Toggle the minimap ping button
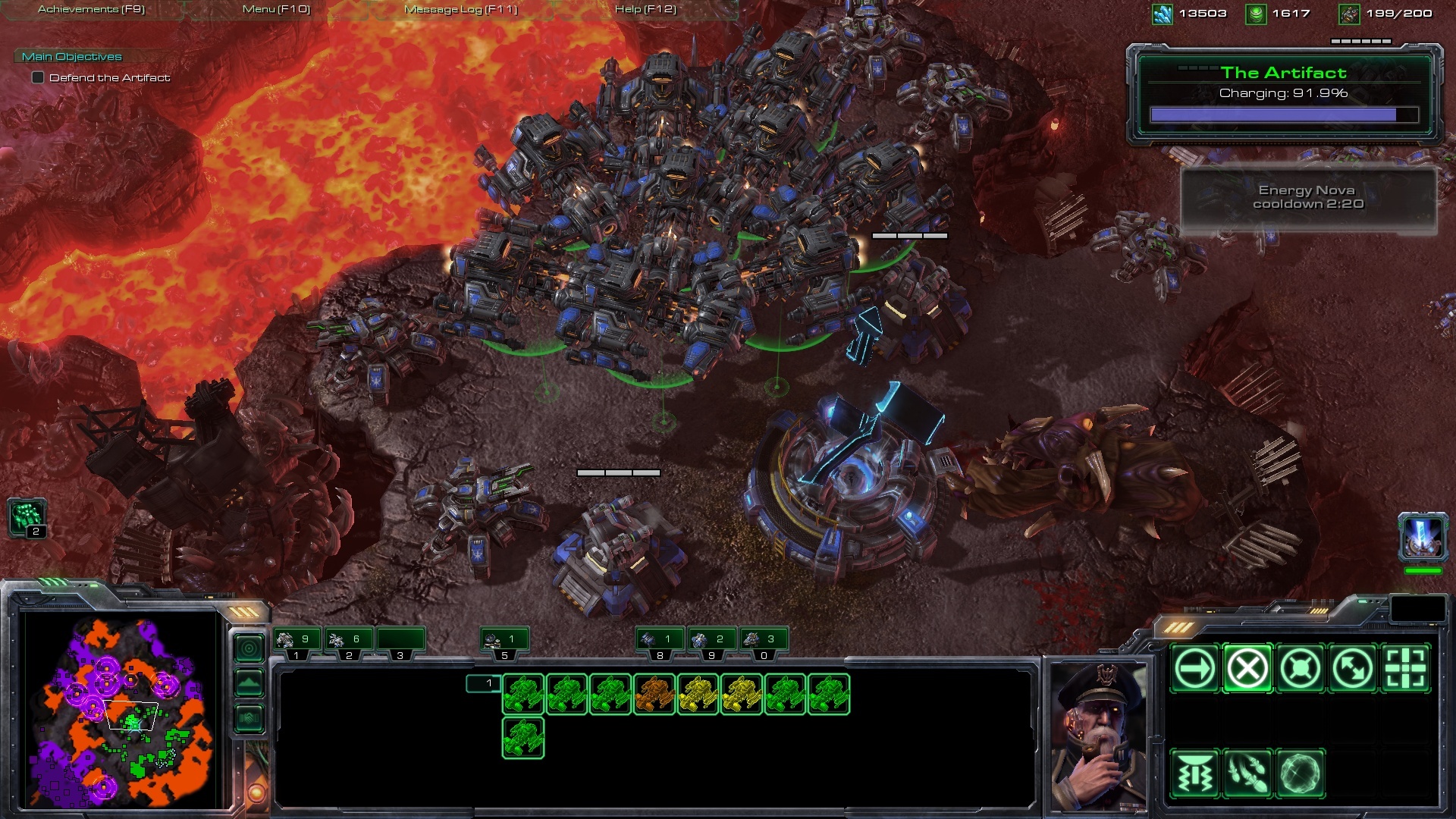The height and width of the screenshot is (819, 1456). click(249, 648)
